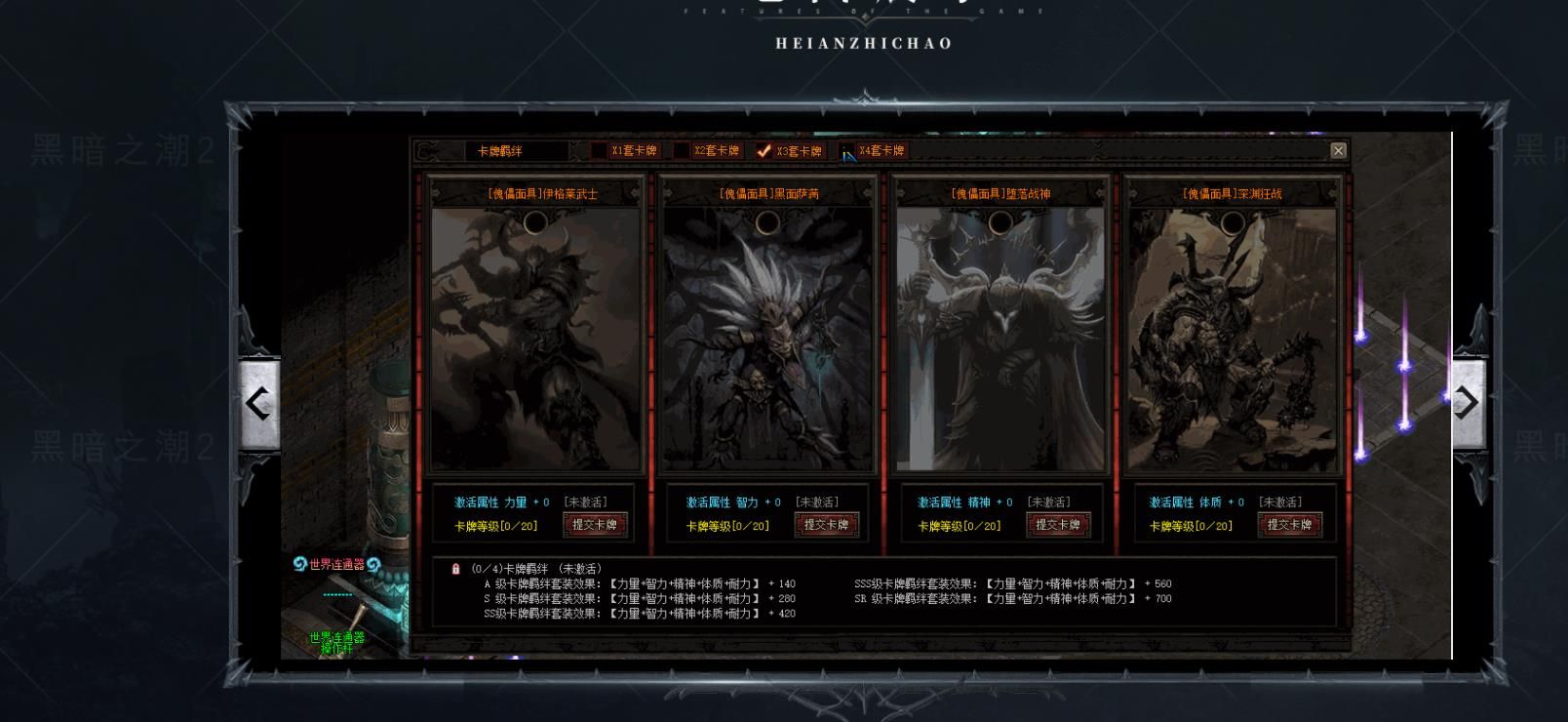Select the X4套卡牌 checkbox
The width and height of the screenshot is (1568, 722).
847,151
